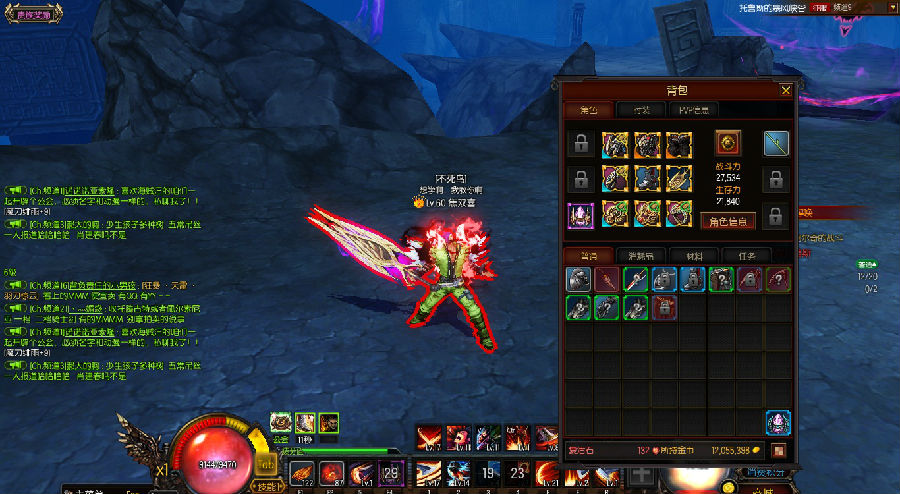Screen dimensions: 900x494
Task: Use the hotbar slot showing cooldown 28
Action: tap(392, 471)
